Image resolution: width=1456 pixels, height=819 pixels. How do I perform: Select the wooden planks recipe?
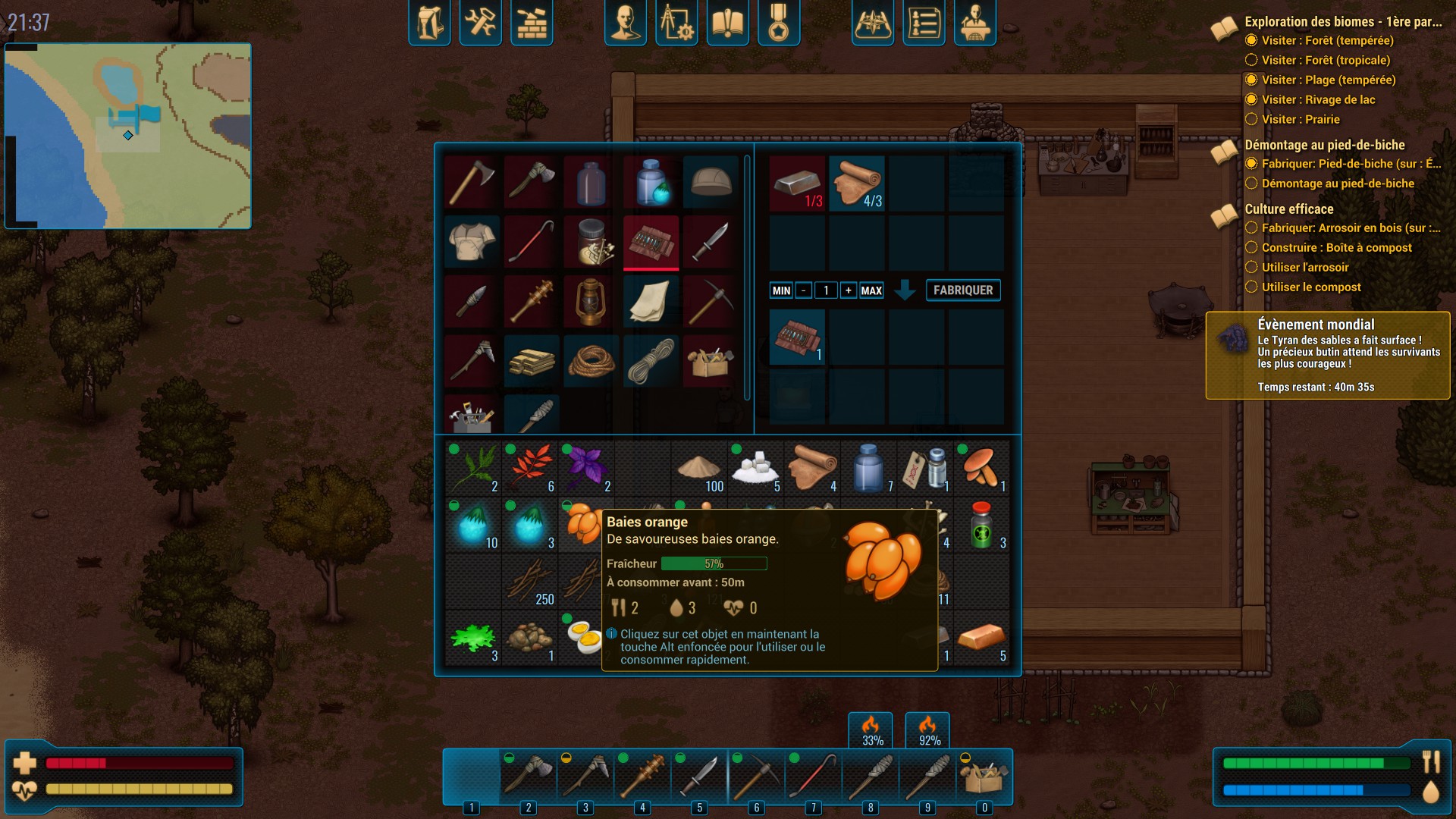pos(531,361)
